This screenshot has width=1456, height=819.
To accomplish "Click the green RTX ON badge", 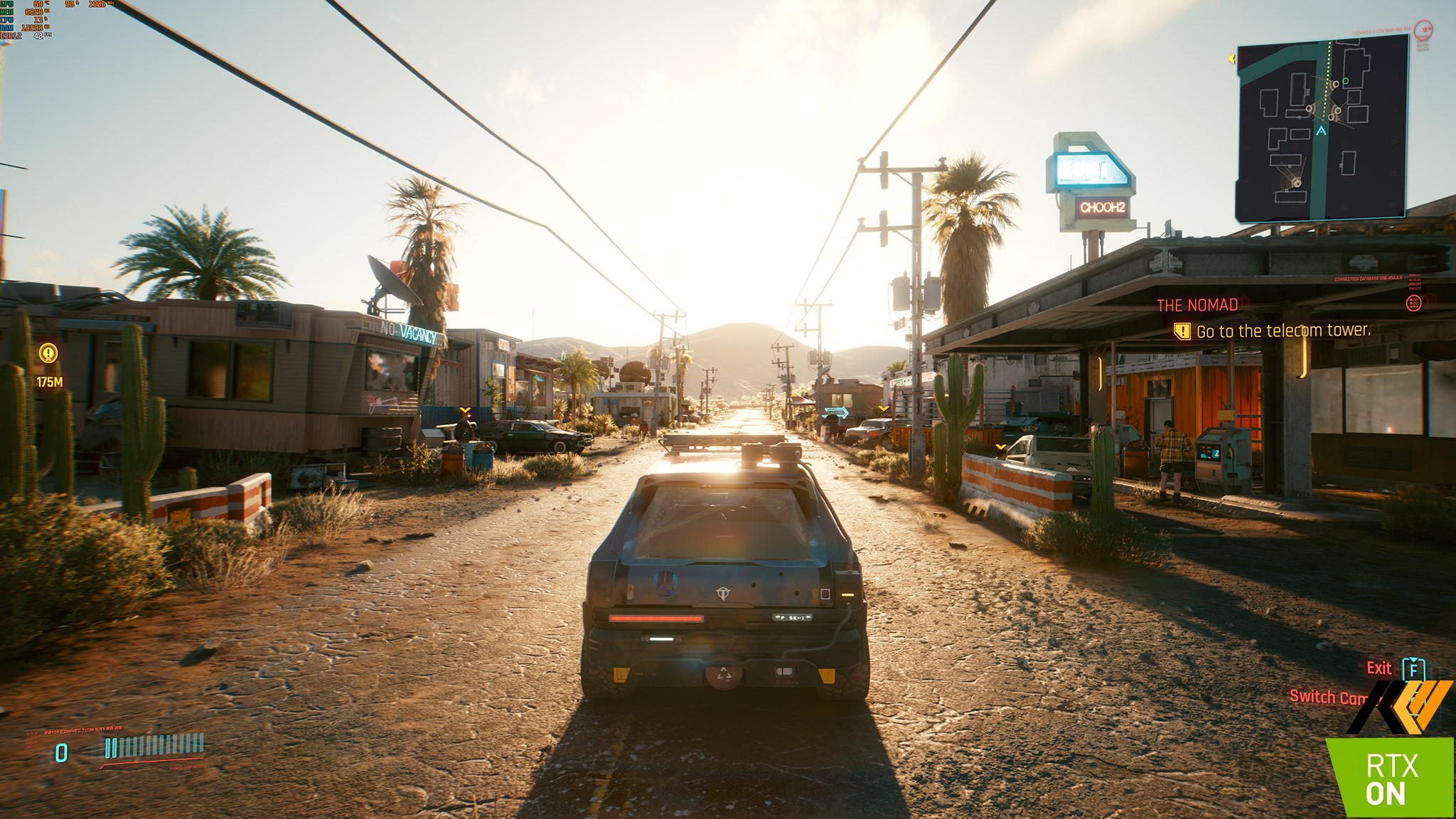I will click(1391, 778).
